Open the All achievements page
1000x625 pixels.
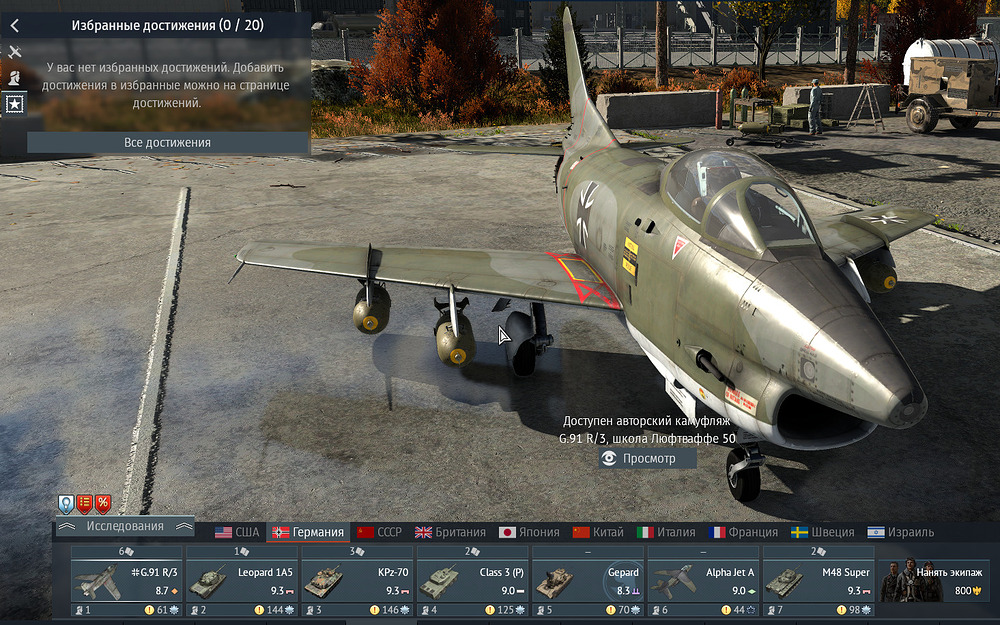point(167,143)
